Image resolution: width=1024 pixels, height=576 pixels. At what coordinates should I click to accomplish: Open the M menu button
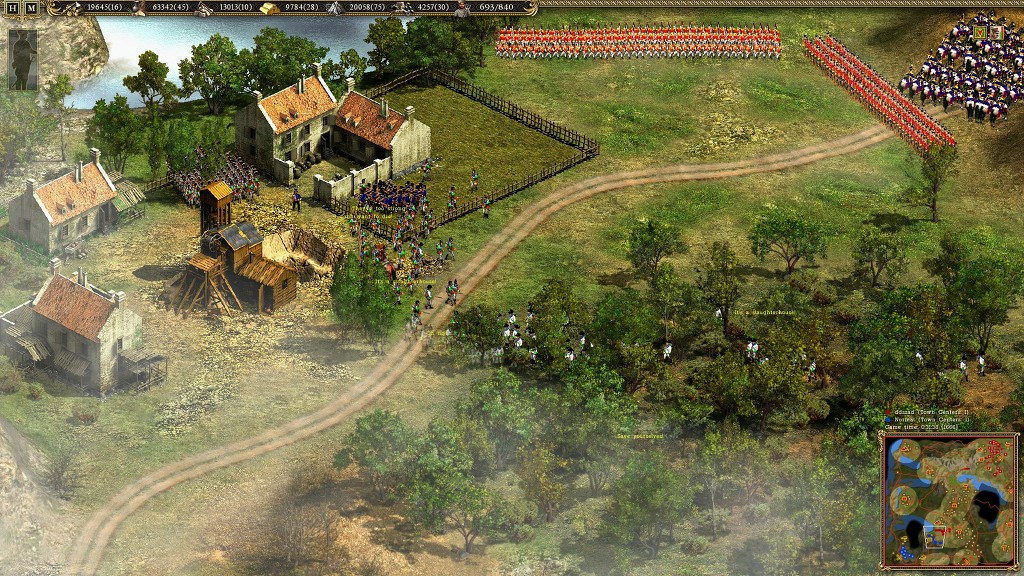[30, 8]
